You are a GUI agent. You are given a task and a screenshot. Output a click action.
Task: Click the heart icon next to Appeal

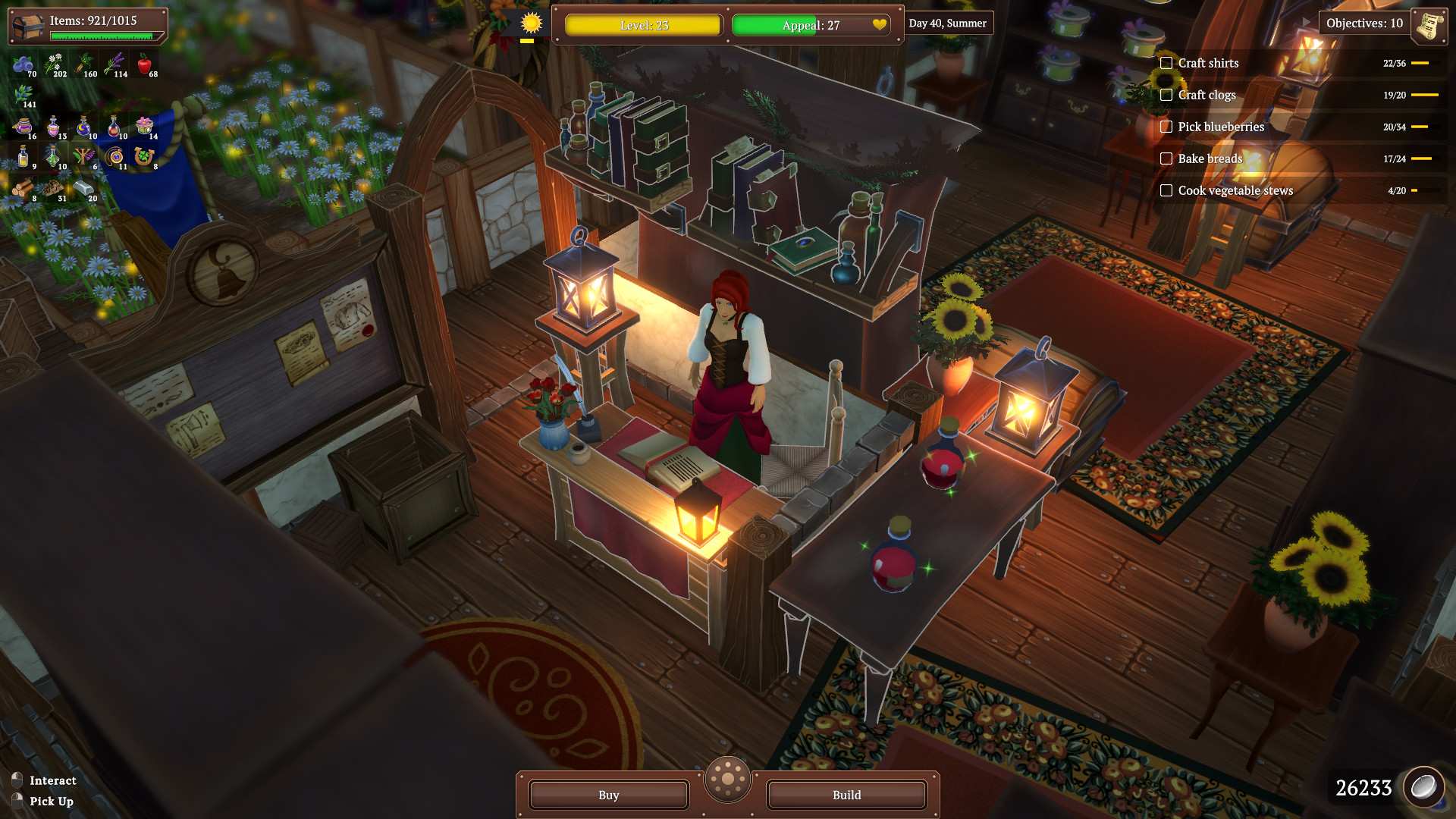coord(880,25)
